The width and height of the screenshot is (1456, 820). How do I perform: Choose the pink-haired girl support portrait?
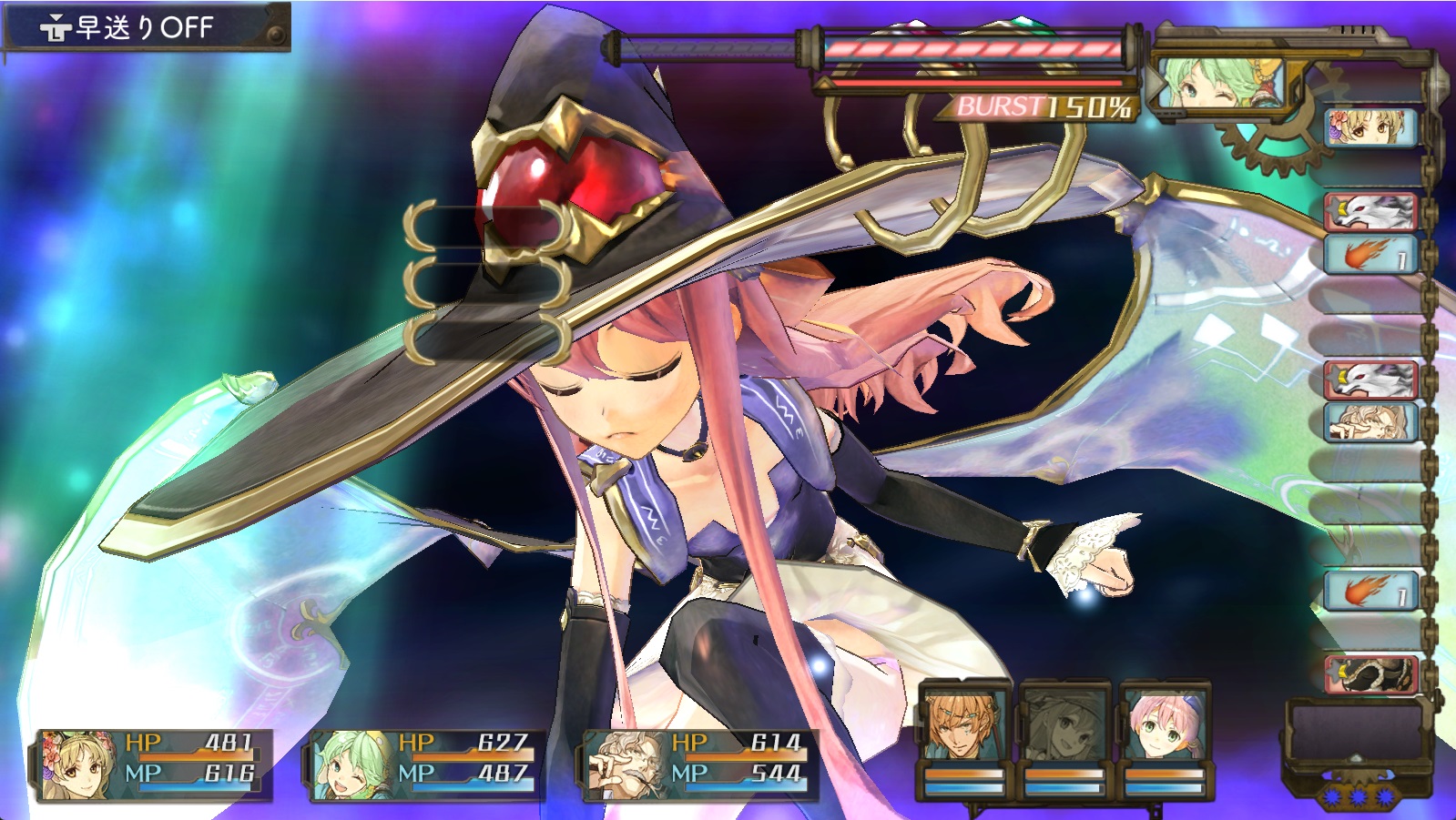(1164, 725)
